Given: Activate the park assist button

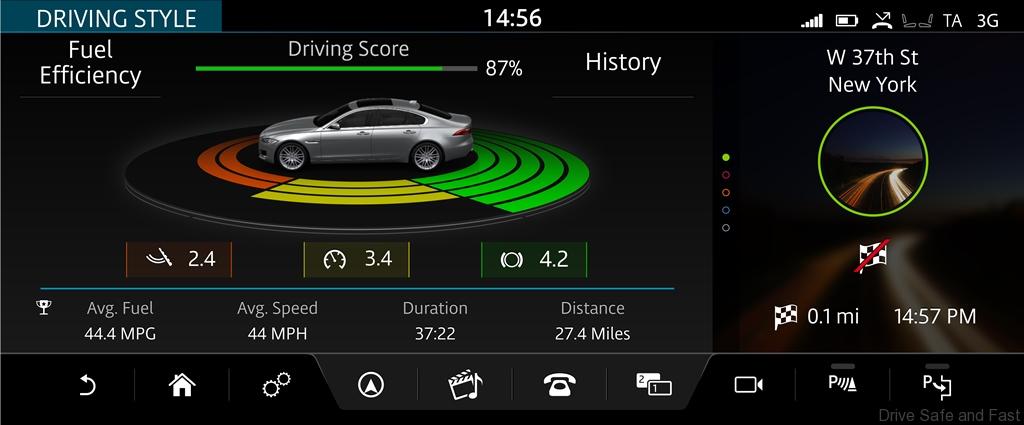Looking at the screenshot, I should coord(937,384).
